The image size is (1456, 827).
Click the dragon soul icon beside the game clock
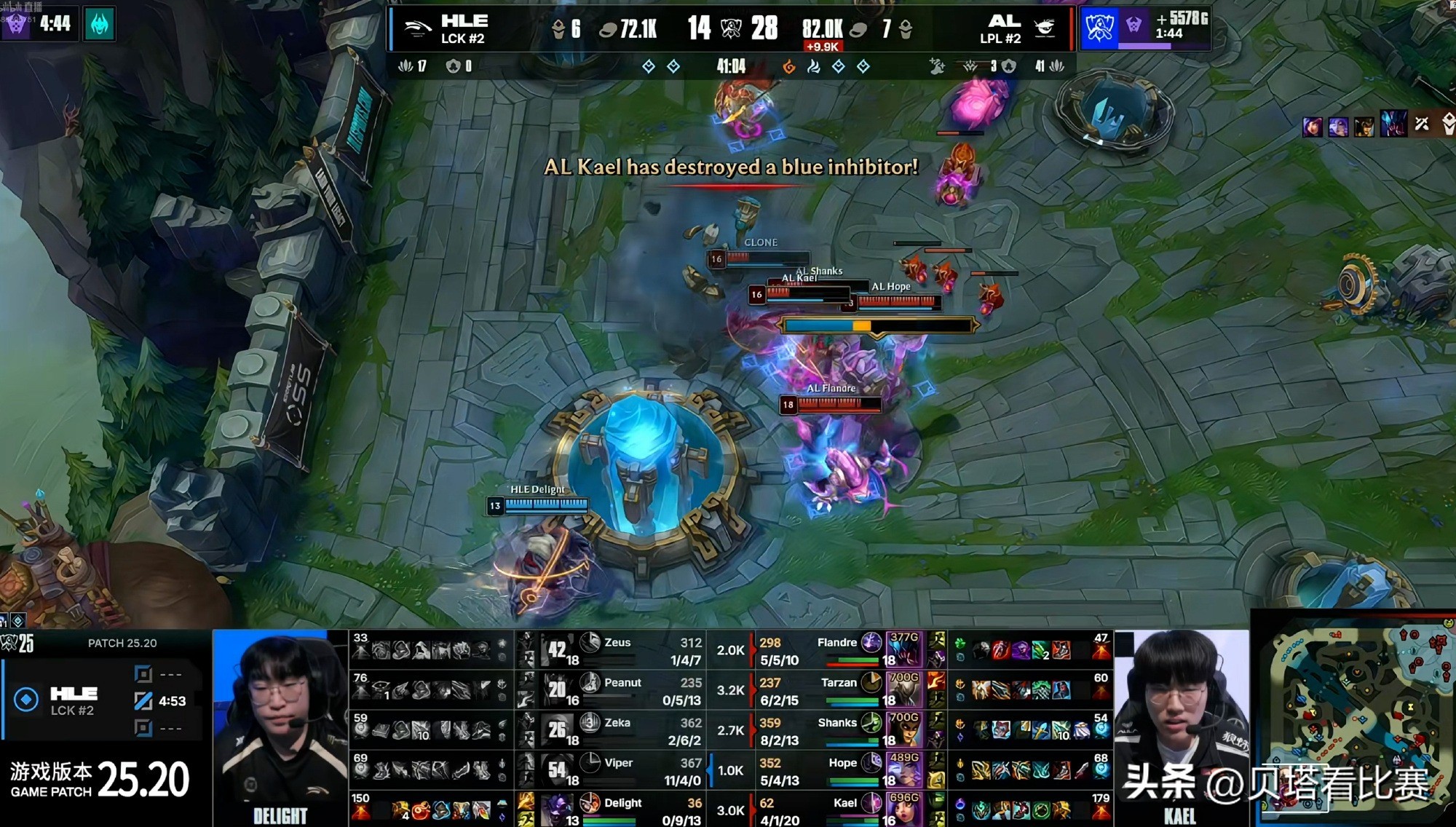click(788, 67)
